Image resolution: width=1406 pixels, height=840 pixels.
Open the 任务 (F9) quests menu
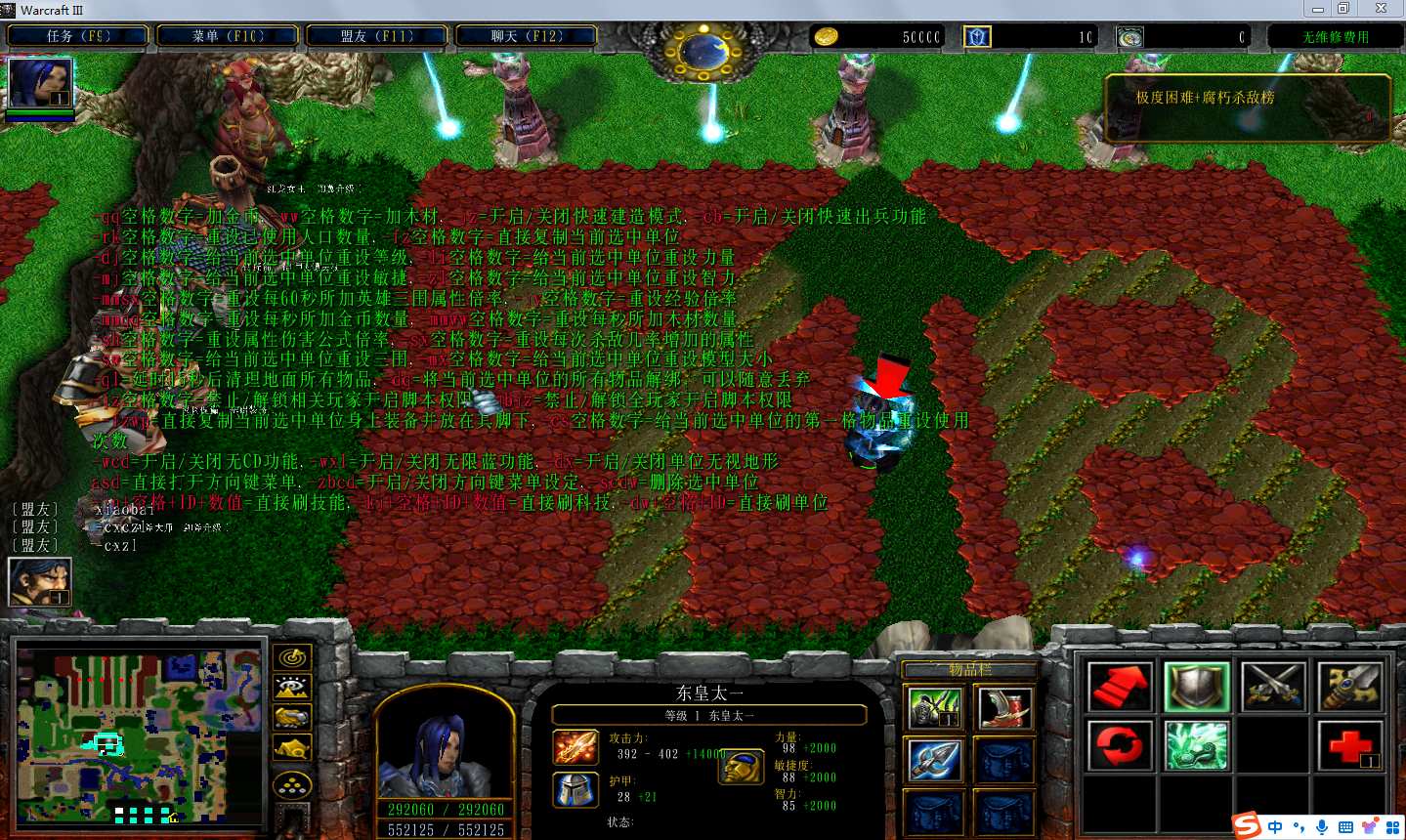tap(78, 36)
